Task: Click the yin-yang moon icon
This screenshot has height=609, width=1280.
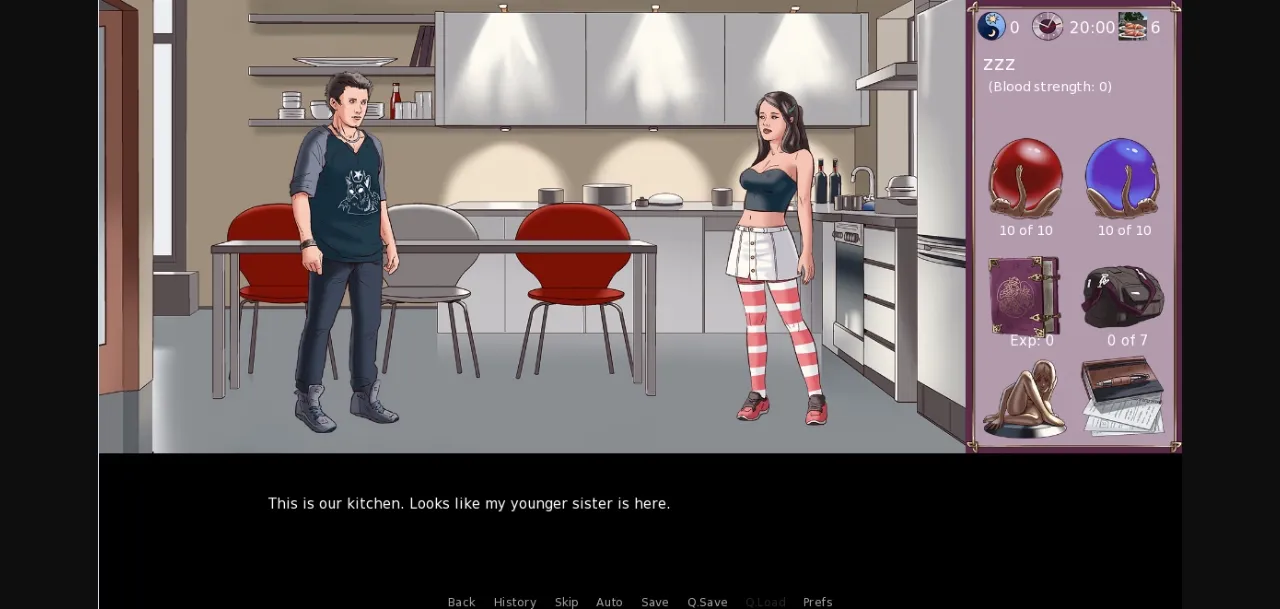Action: click(991, 26)
